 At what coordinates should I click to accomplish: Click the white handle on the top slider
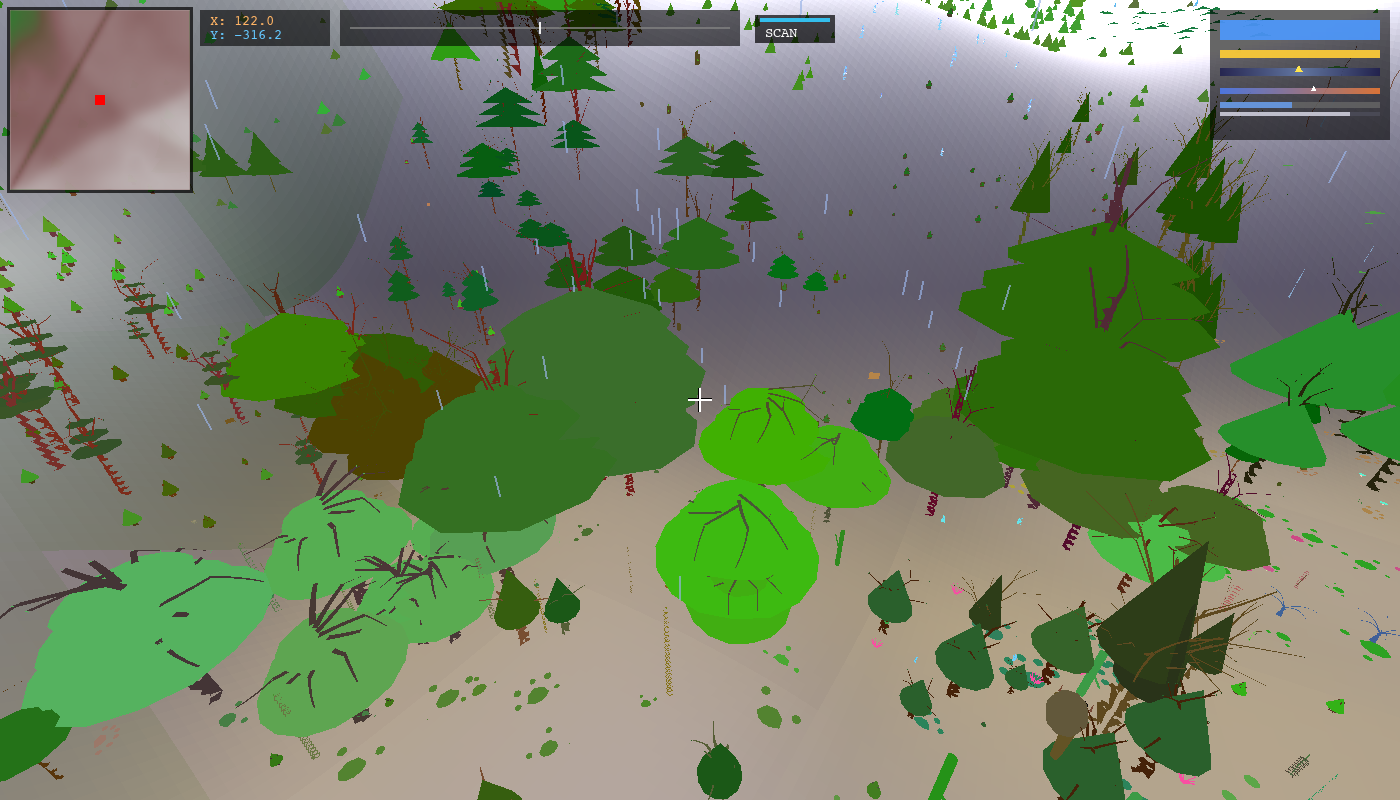[538, 27]
